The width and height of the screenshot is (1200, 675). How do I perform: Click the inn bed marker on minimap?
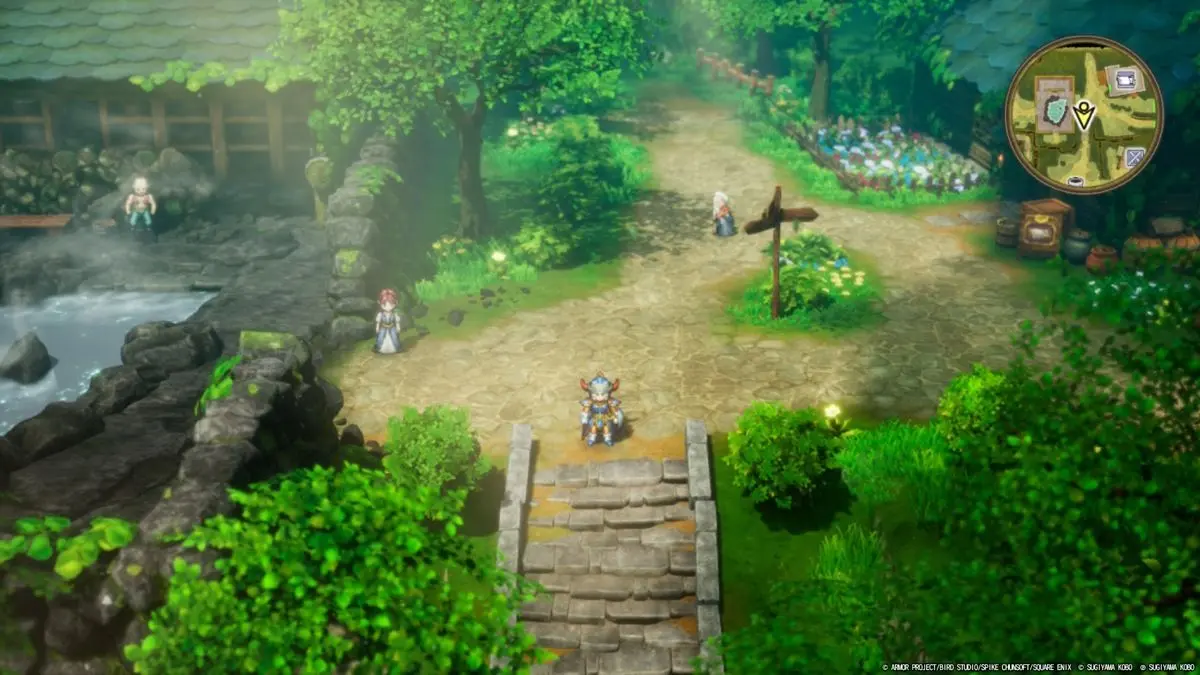click(1125, 78)
